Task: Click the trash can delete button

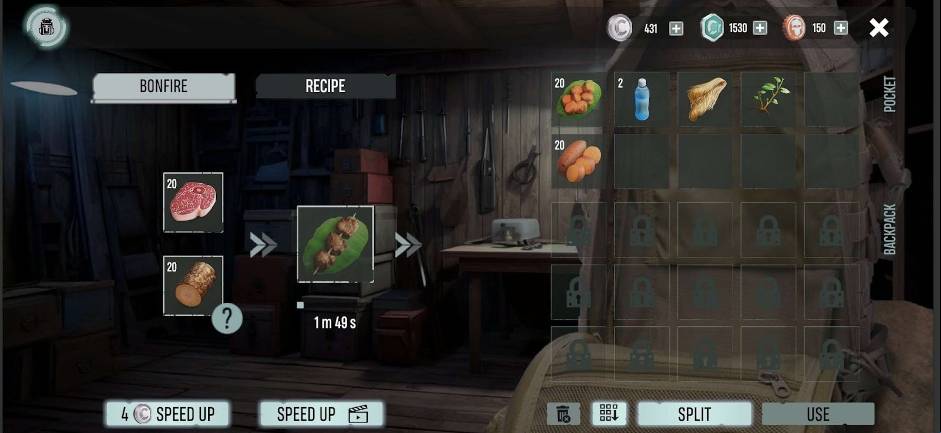Action: (x=563, y=414)
